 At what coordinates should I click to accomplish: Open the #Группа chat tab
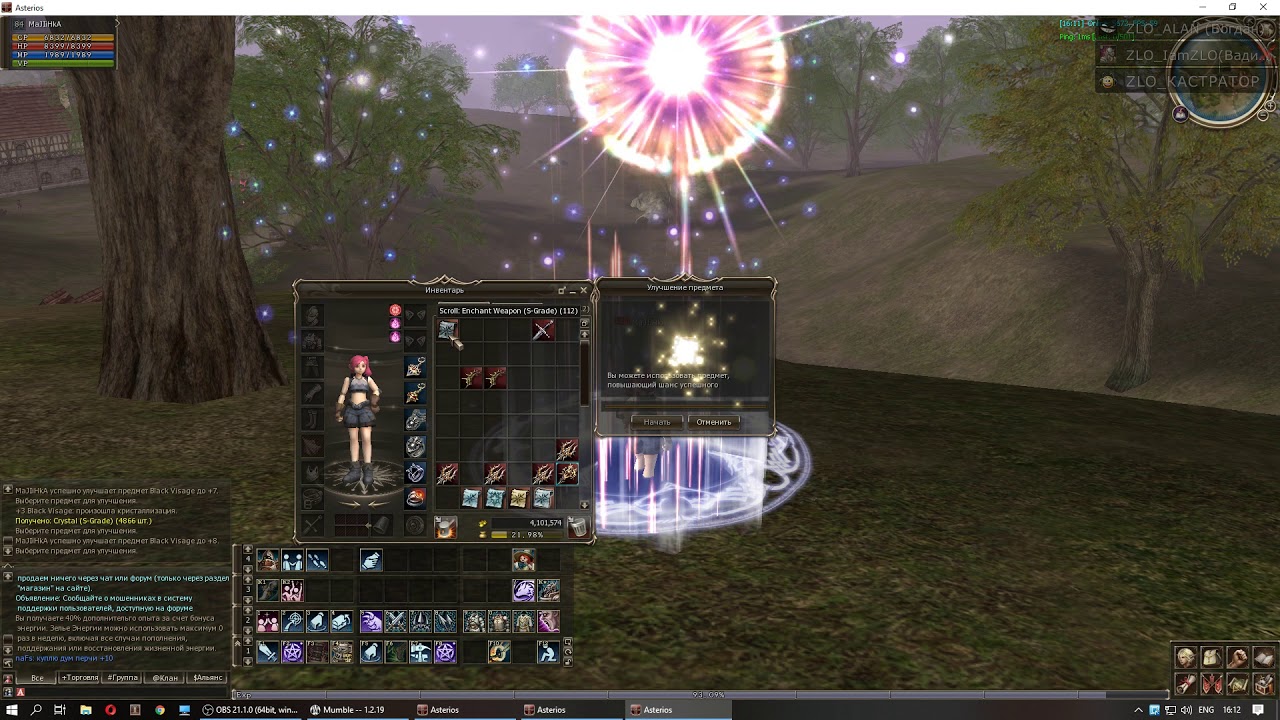(123, 678)
